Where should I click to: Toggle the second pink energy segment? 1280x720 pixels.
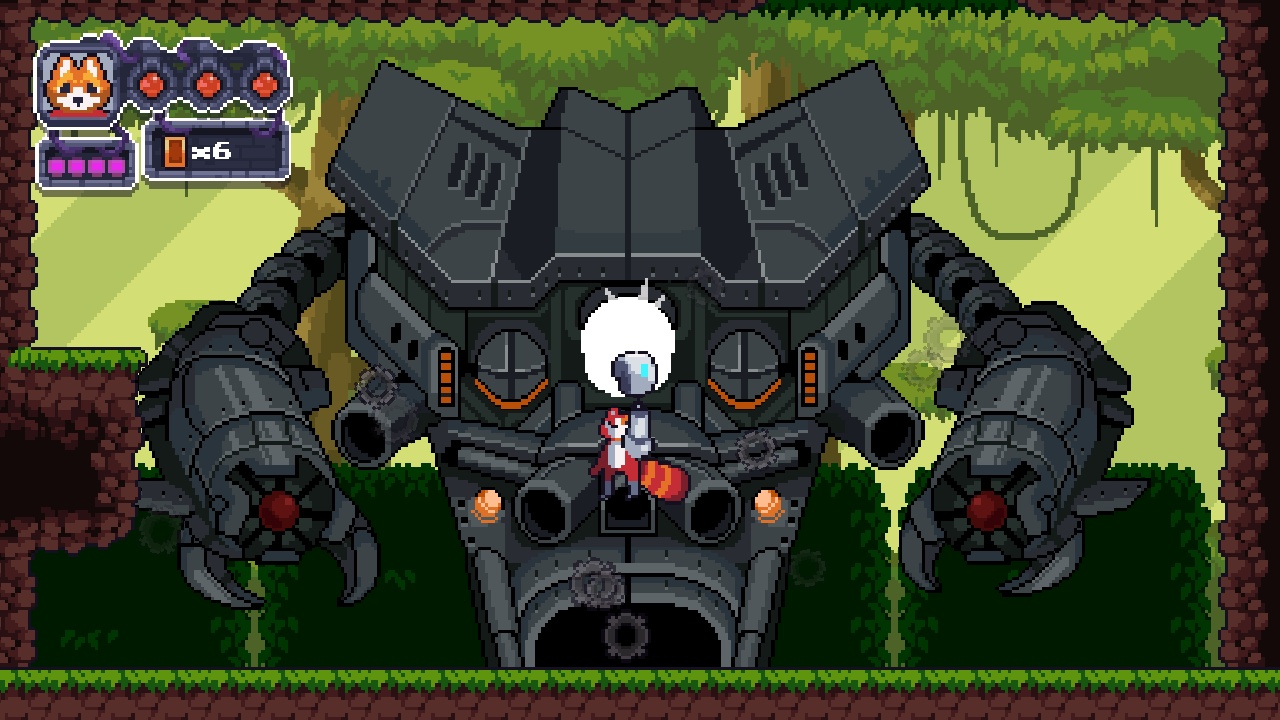(77, 164)
